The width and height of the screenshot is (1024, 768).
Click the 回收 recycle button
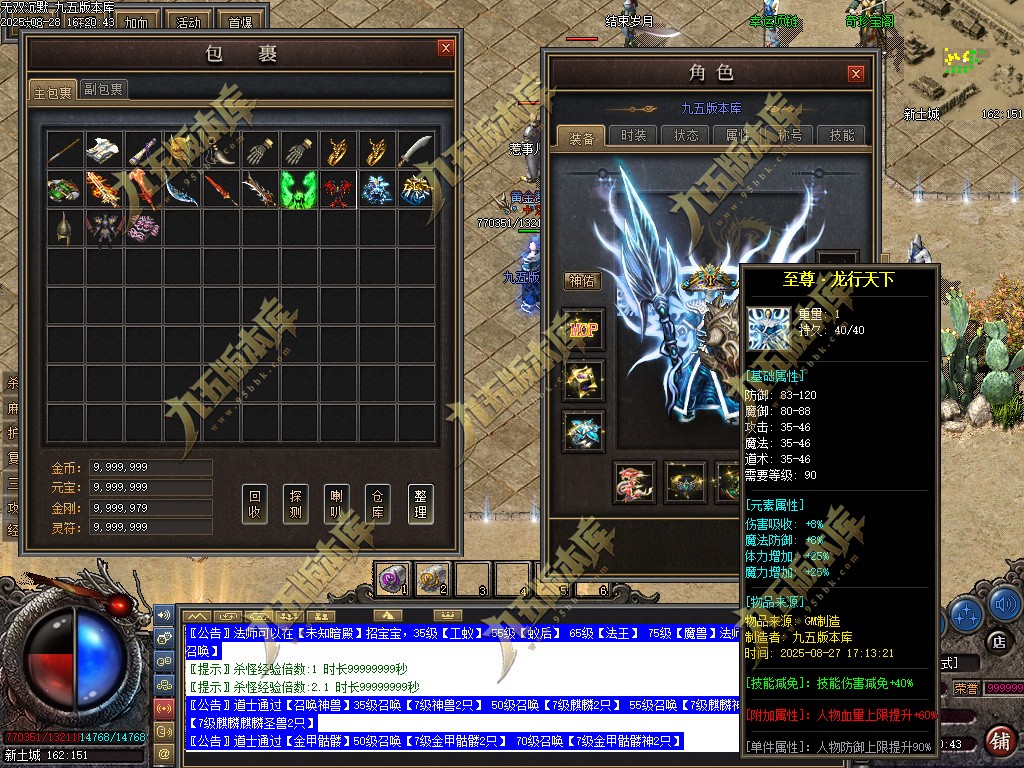pyautogui.click(x=255, y=503)
